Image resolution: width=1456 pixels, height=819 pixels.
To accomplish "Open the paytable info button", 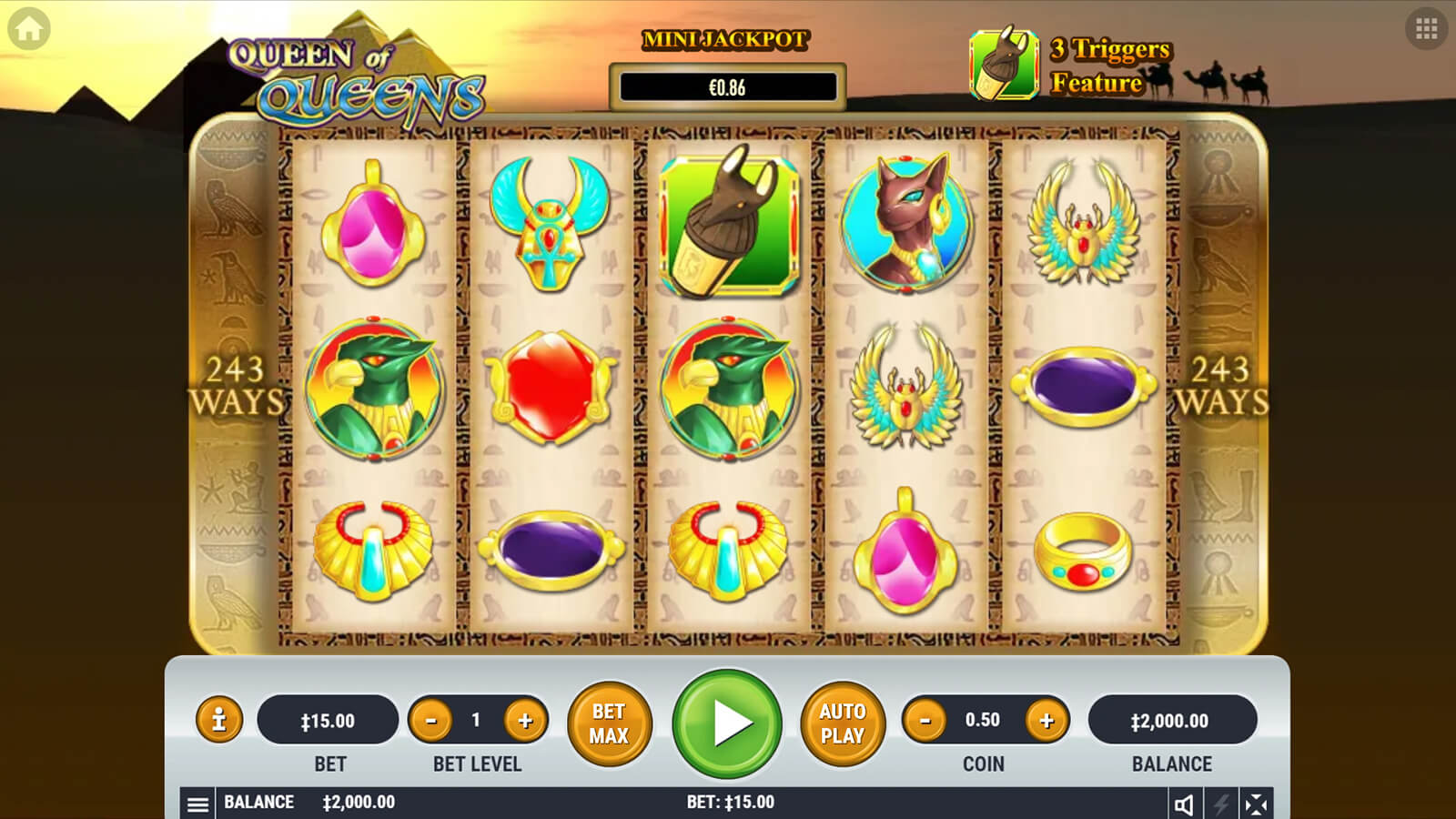I will (x=219, y=721).
